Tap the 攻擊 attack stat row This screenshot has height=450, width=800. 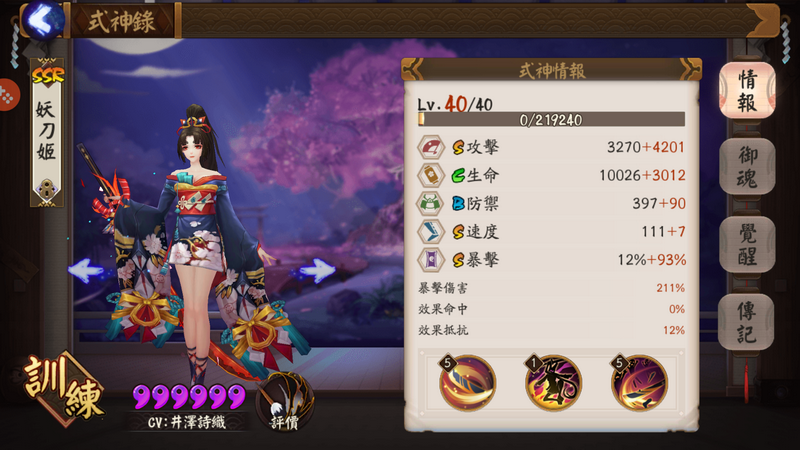tap(552, 147)
